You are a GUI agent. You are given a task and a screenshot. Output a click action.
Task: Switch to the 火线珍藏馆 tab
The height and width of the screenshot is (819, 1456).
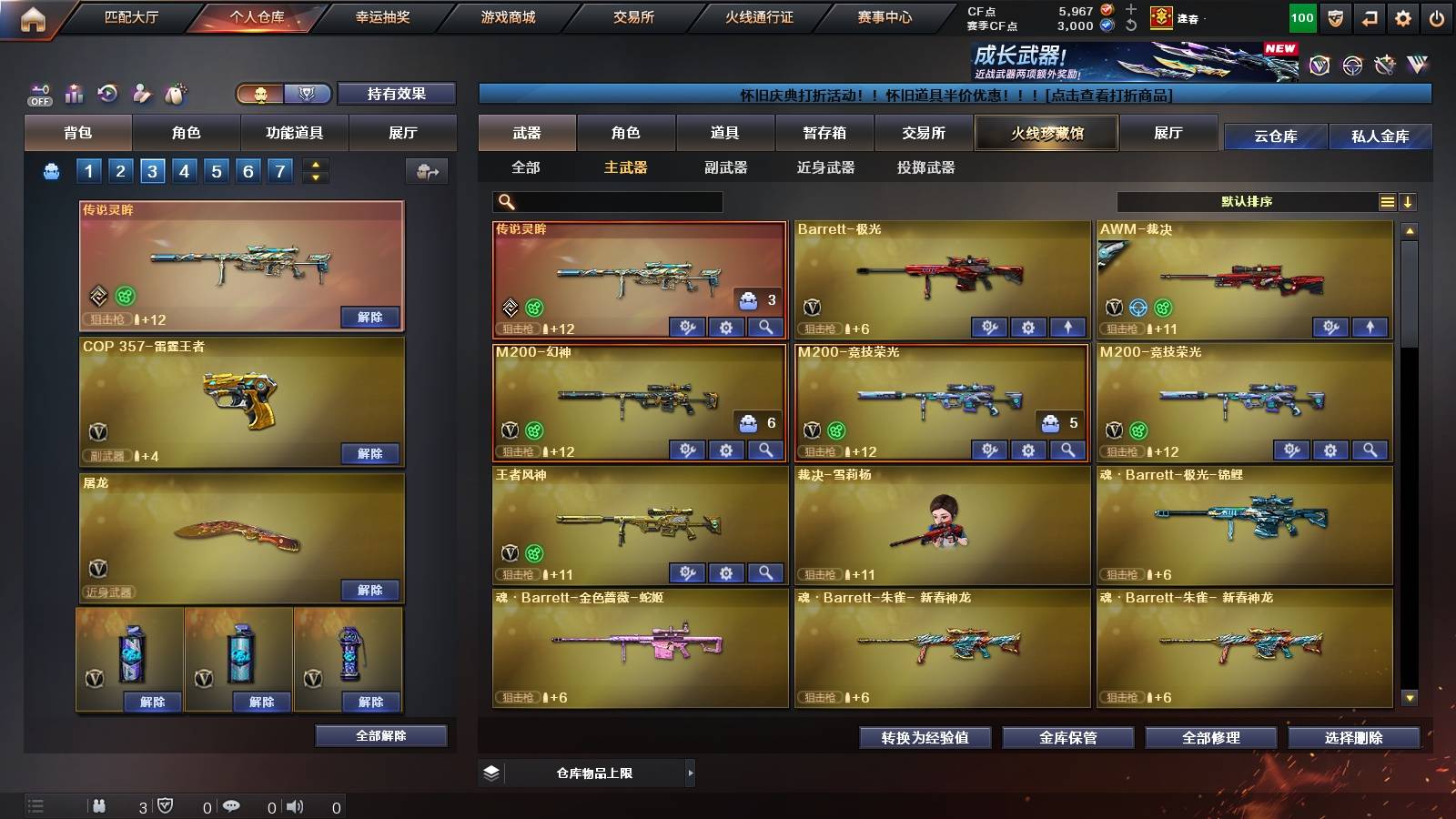pos(1046,133)
